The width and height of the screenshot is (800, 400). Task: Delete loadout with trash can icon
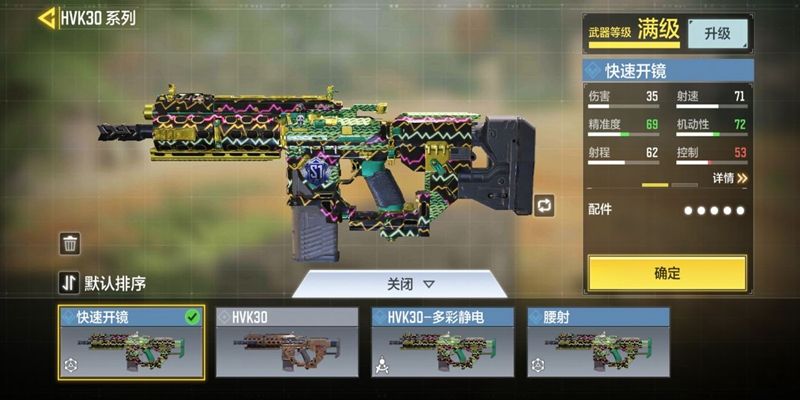click(70, 243)
